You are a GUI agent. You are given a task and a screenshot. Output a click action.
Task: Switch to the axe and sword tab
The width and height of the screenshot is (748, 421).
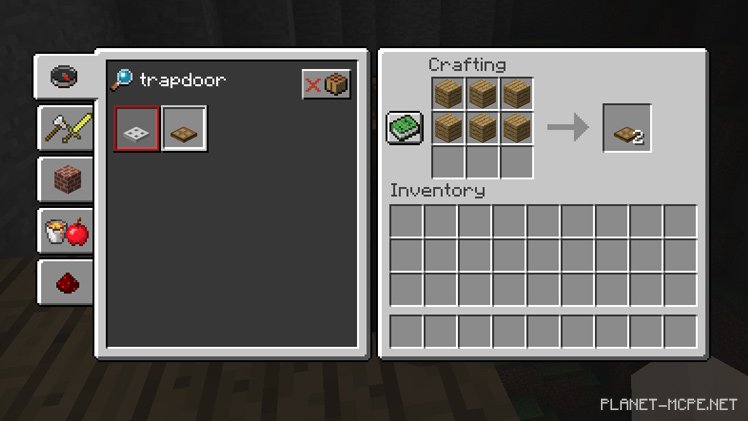click(x=65, y=127)
